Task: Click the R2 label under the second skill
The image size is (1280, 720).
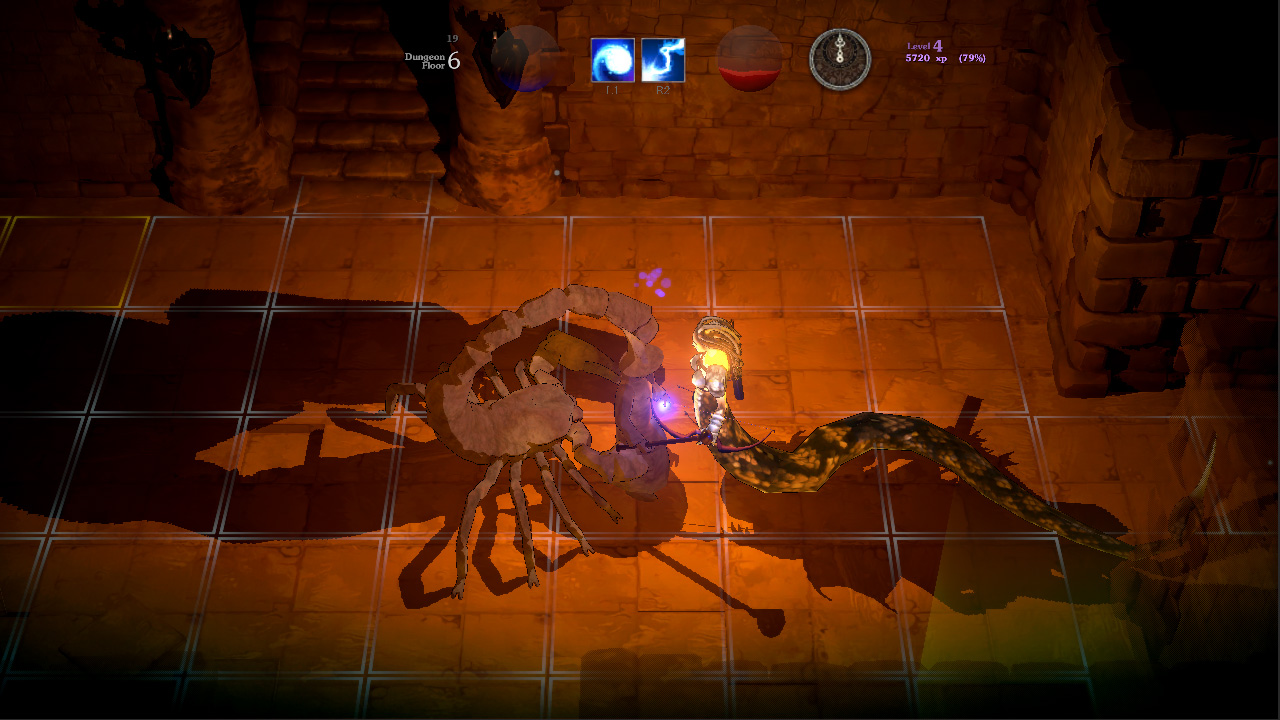Action: 663,90
